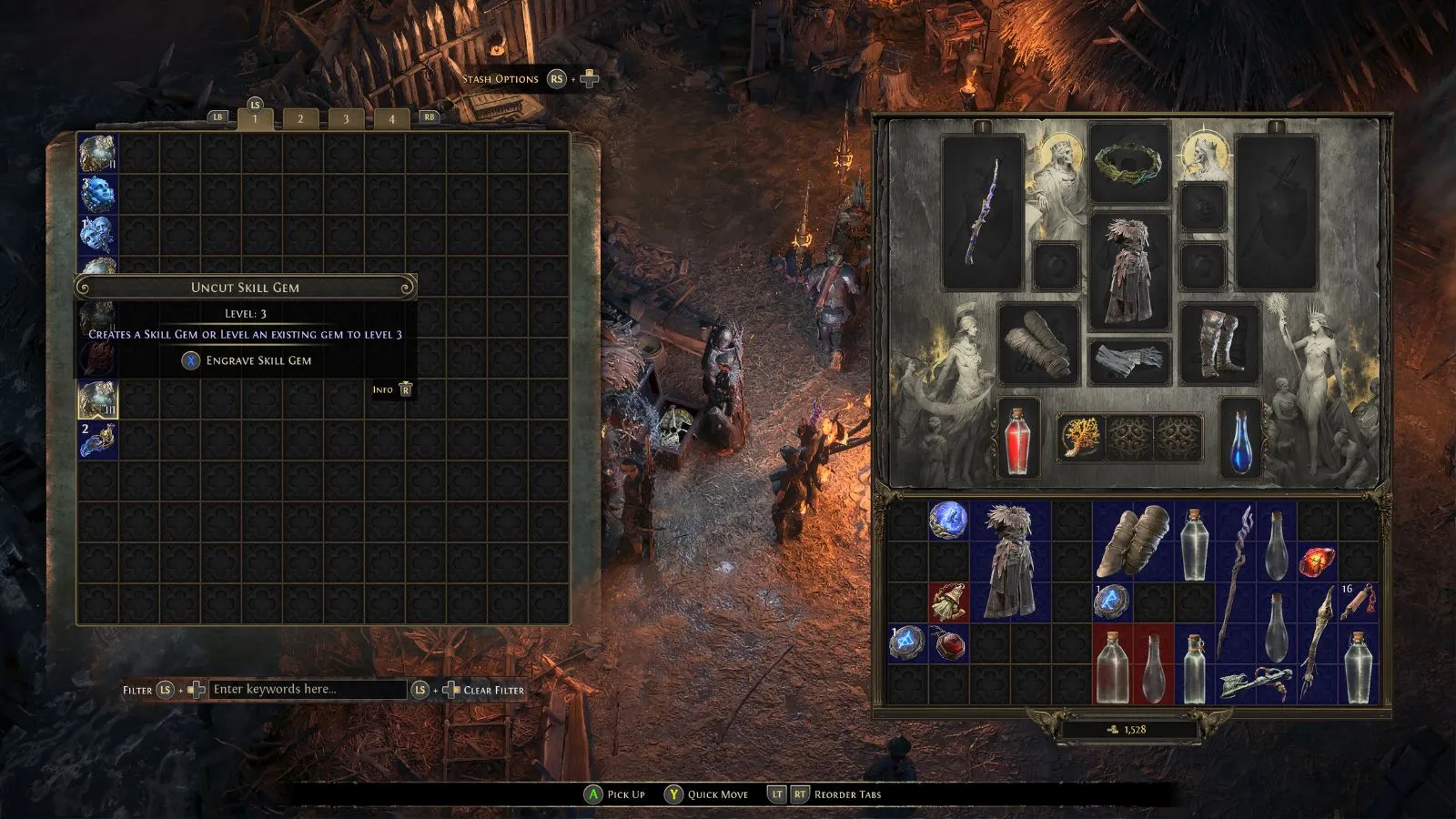The width and height of the screenshot is (1456, 819).
Task: Click the filter keywords input field
Action: (x=308, y=689)
